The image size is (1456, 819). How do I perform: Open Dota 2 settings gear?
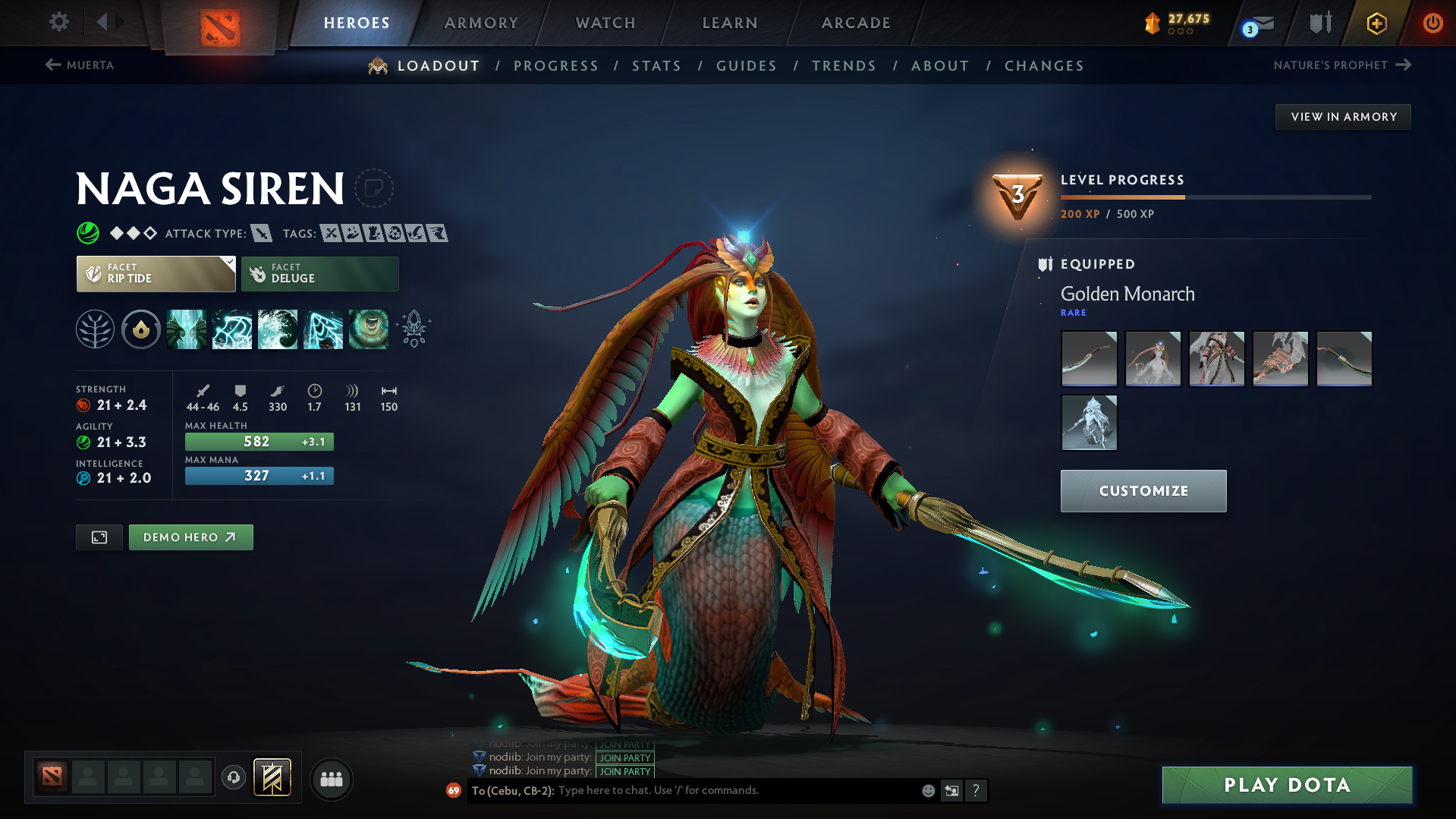click(58, 22)
